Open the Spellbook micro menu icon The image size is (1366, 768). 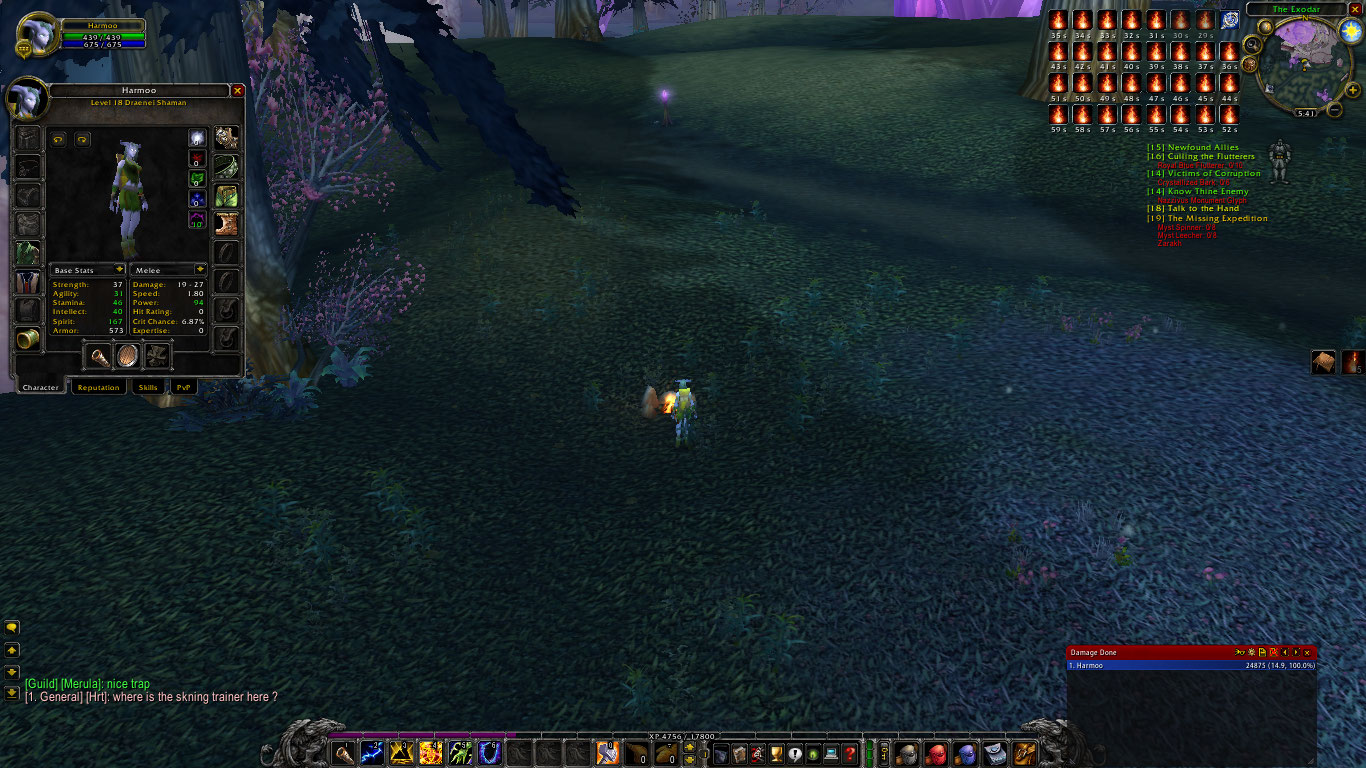pyautogui.click(x=740, y=756)
